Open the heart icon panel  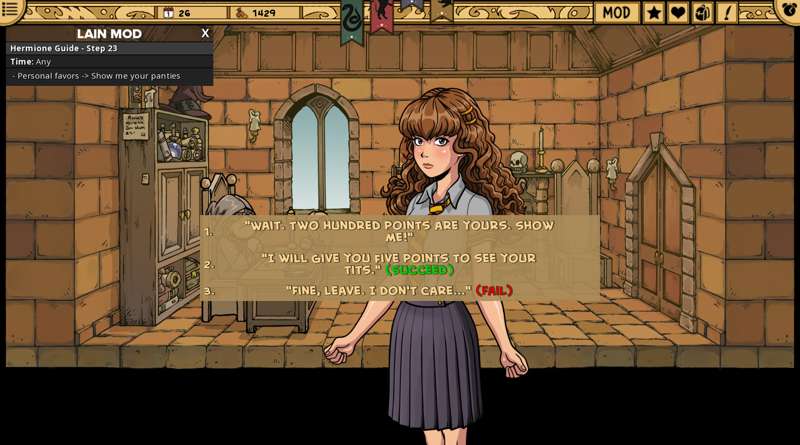pos(678,12)
